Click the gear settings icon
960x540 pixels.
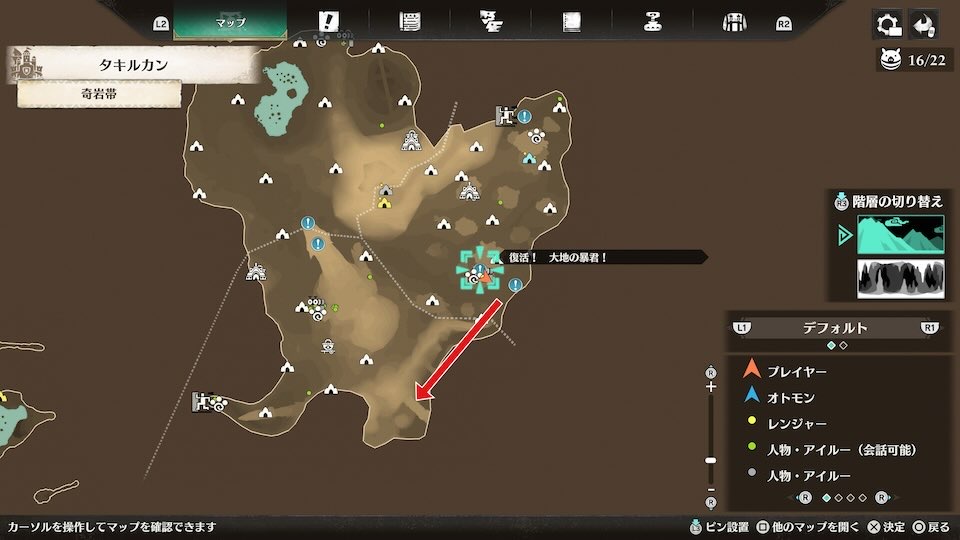click(886, 23)
